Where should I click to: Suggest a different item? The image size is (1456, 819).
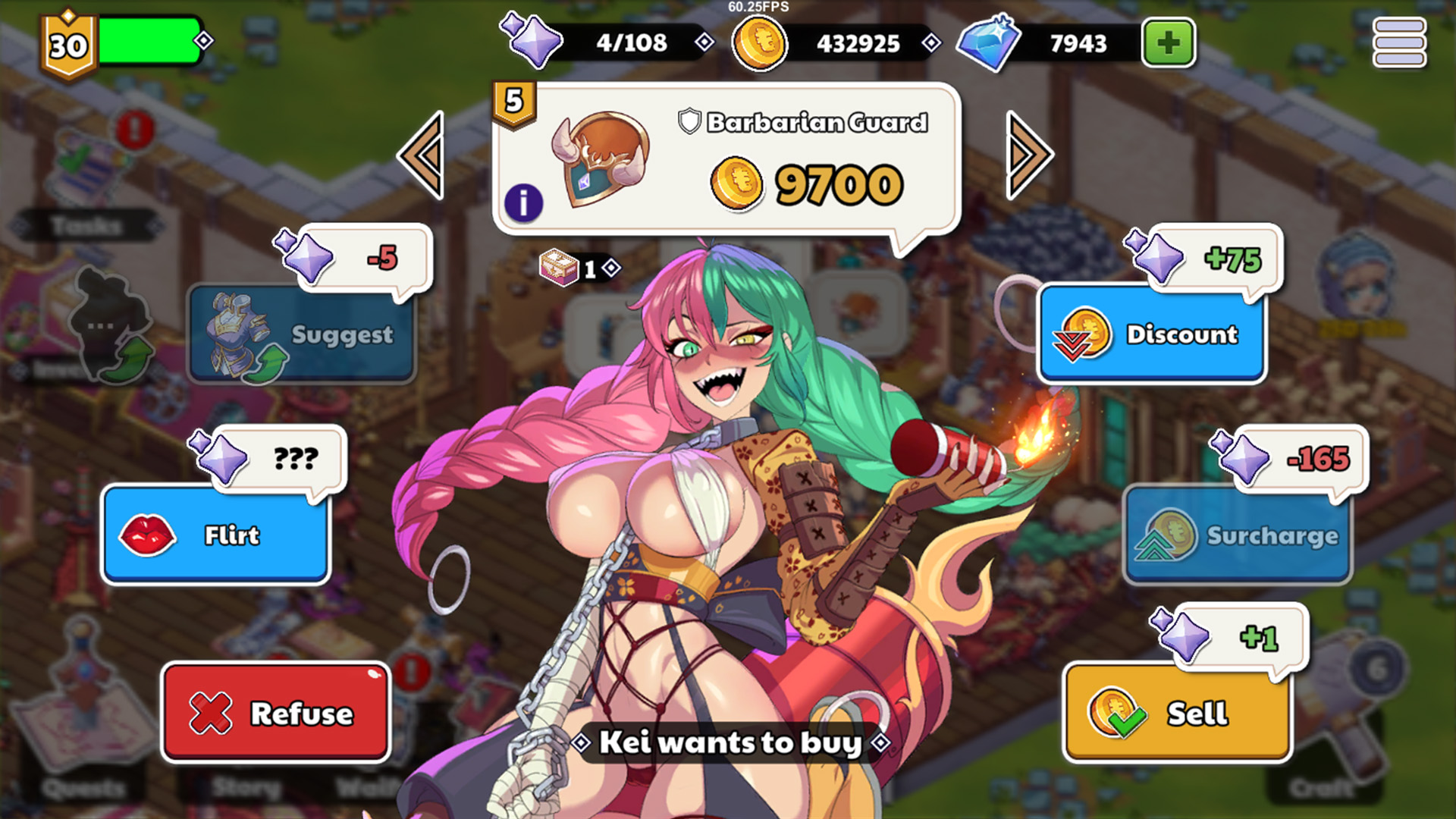(x=302, y=334)
